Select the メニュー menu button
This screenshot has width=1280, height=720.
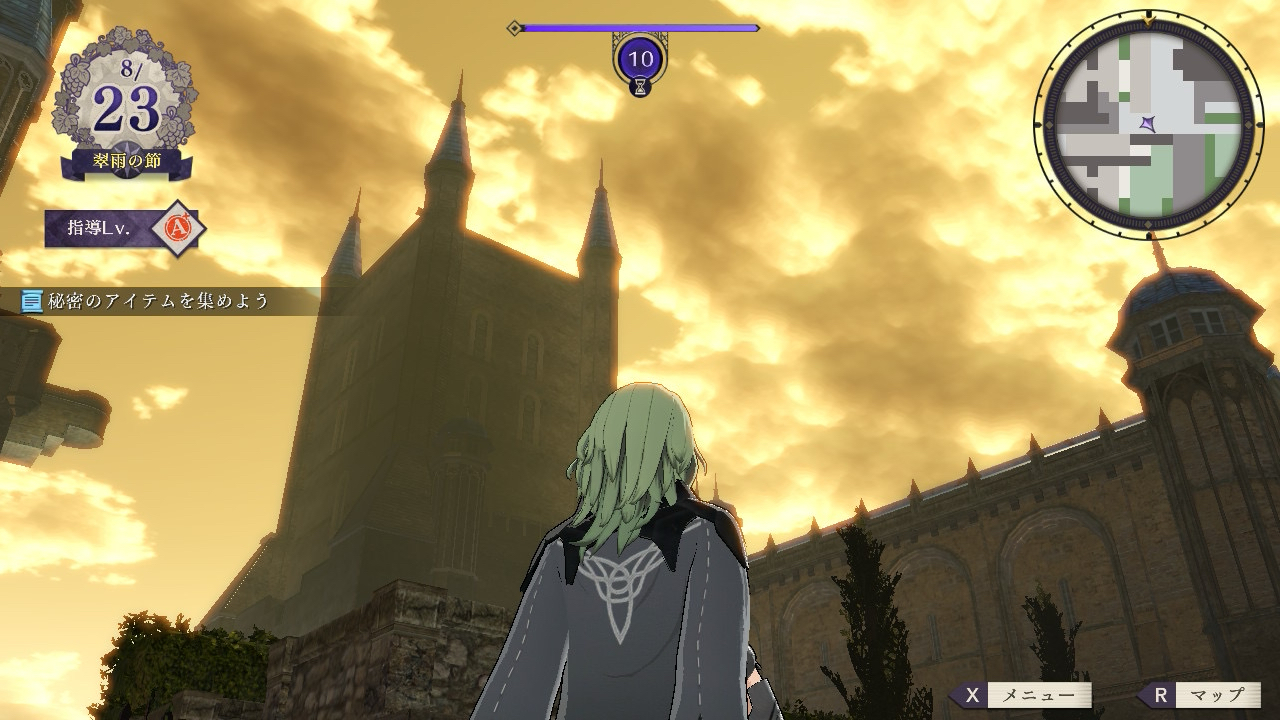pos(1023,695)
